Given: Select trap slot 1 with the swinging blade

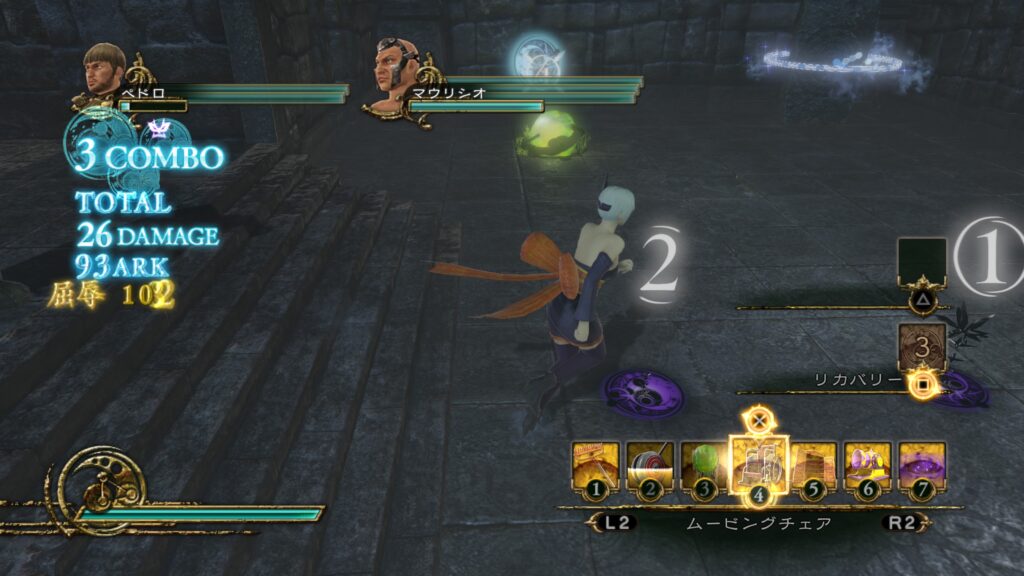Looking at the screenshot, I should [x=596, y=466].
